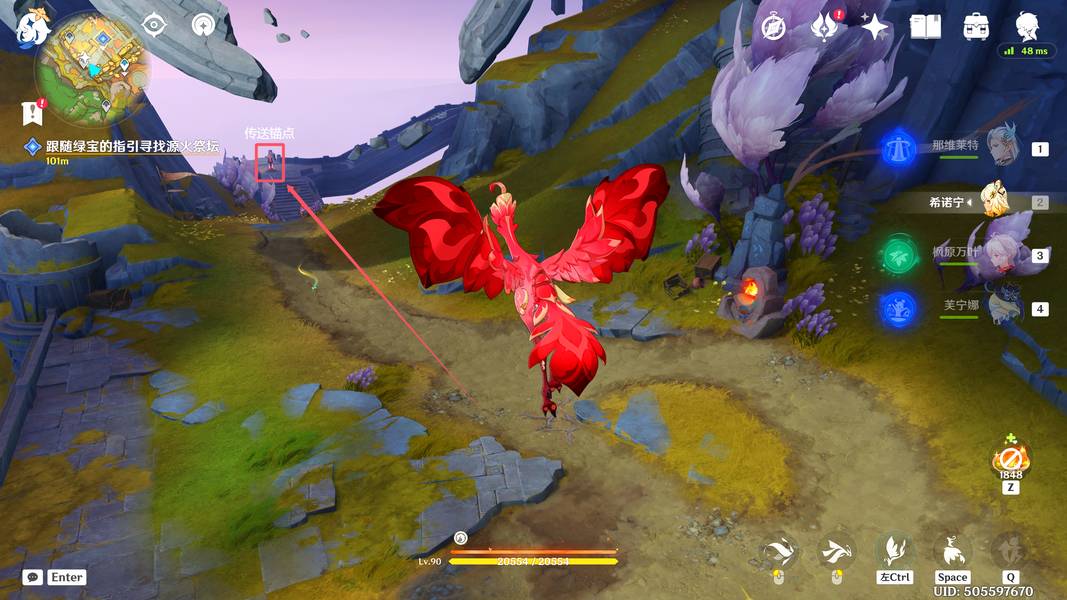
Task: Open the open-book handbook icon
Action: coord(925,27)
